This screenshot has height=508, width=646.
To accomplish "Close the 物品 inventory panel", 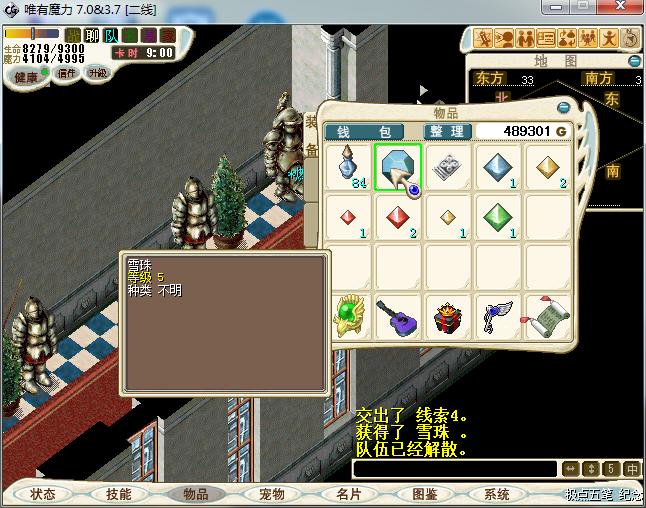I will 564,107.
